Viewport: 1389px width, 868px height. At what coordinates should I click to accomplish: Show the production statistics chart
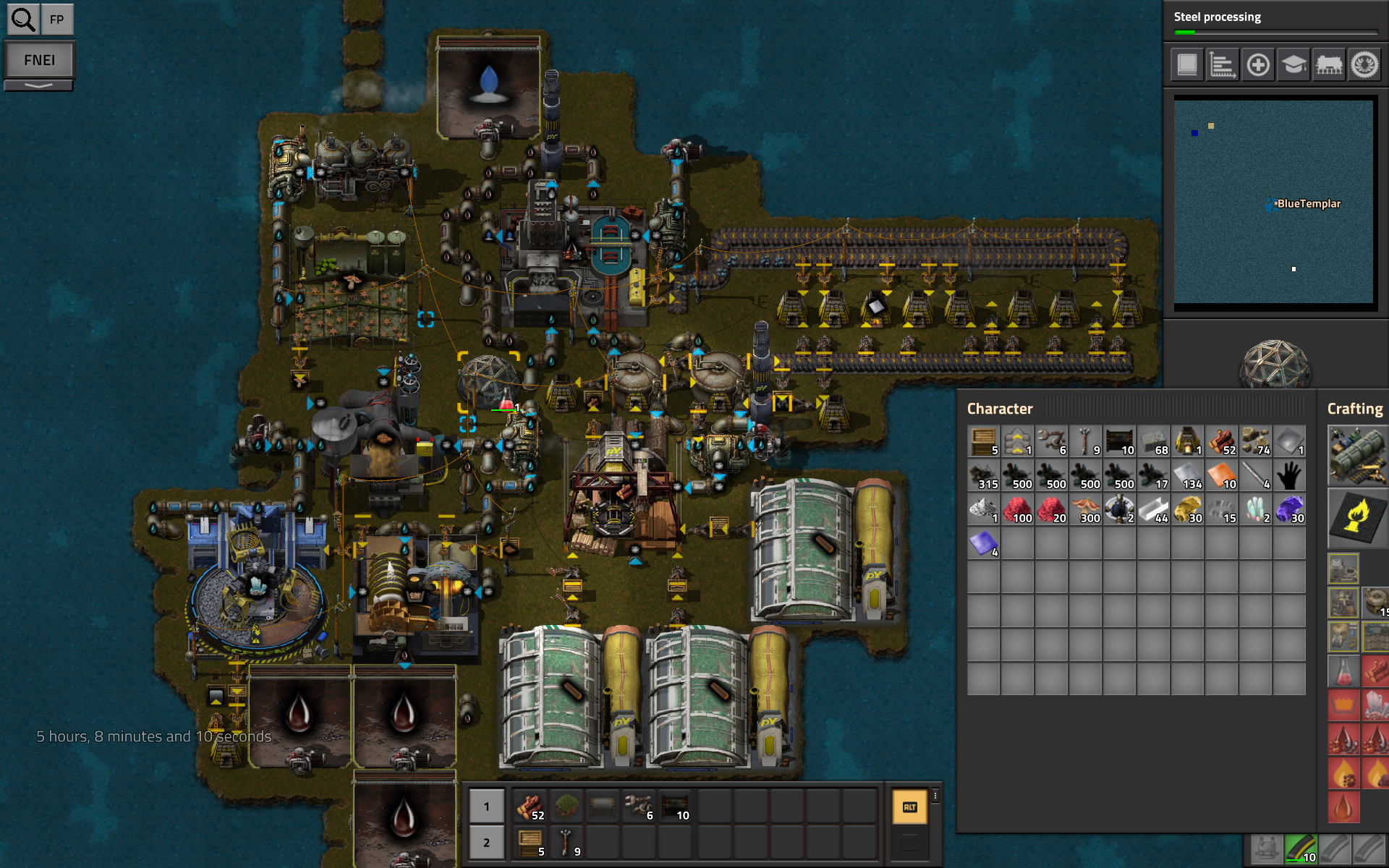click(1223, 65)
